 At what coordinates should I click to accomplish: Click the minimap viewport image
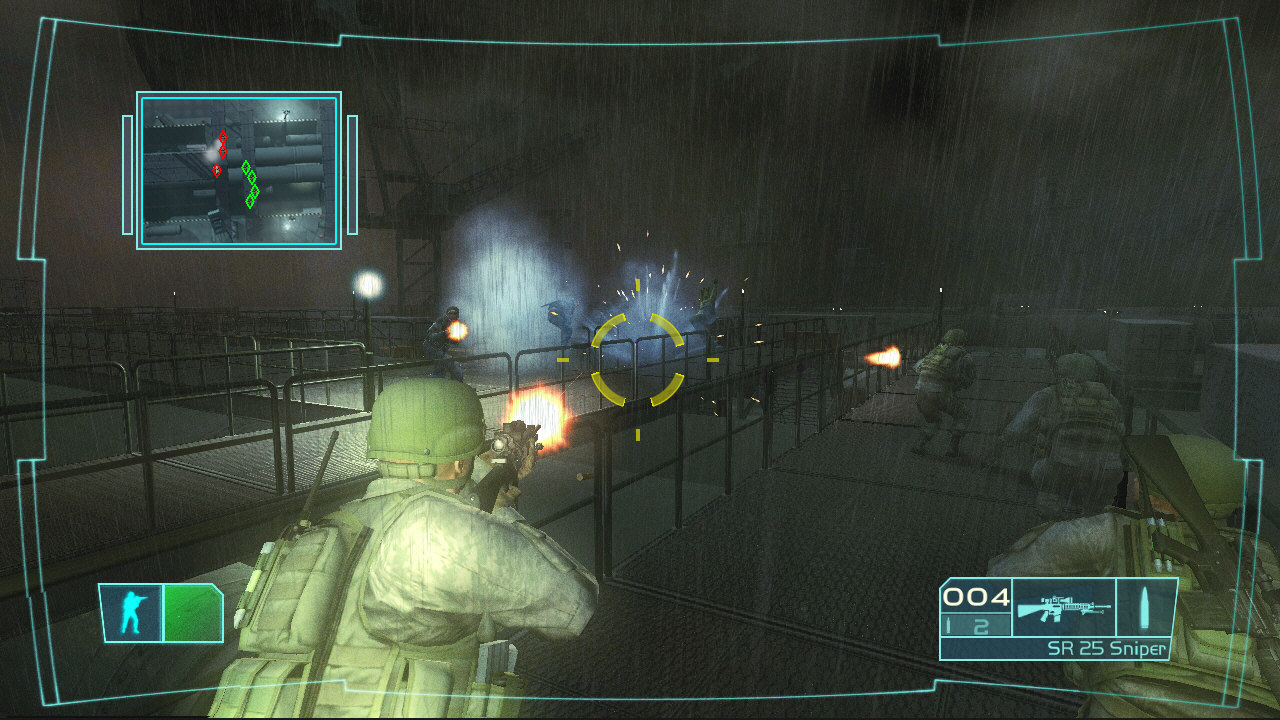tap(238, 168)
